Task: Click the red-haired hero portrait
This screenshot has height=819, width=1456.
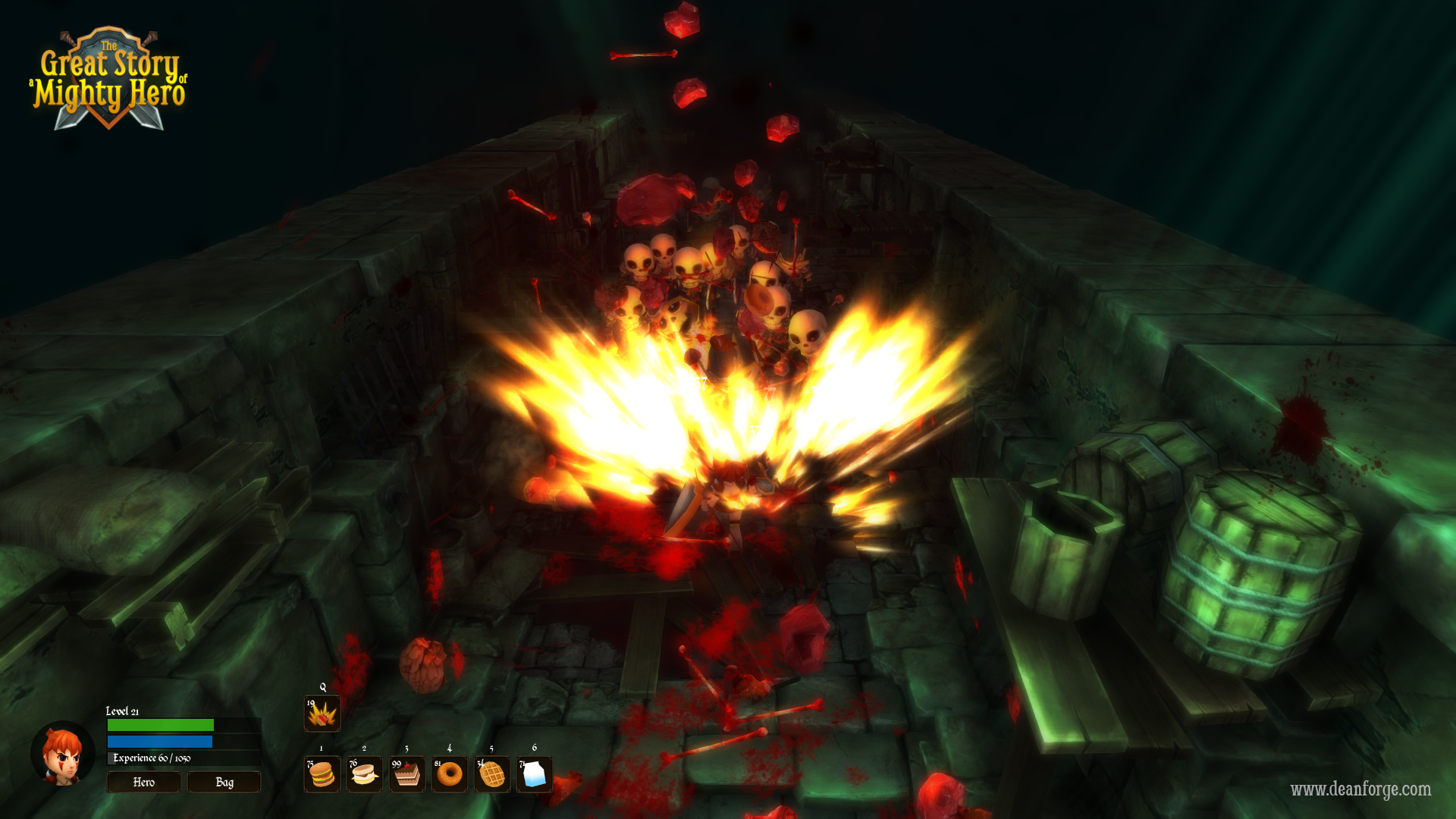Action: coord(62,754)
